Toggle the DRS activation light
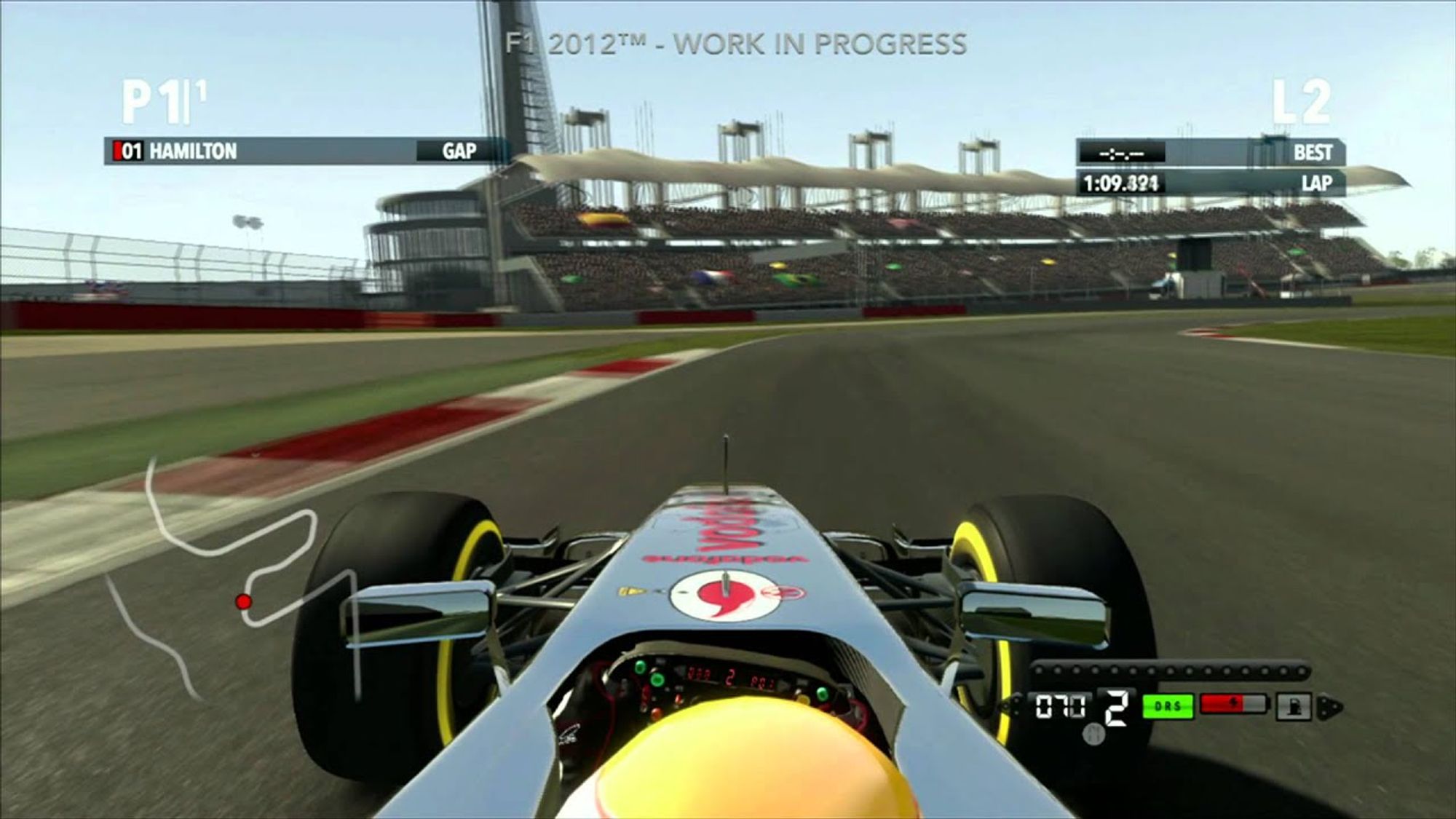The image size is (1456, 819). coord(1168,706)
